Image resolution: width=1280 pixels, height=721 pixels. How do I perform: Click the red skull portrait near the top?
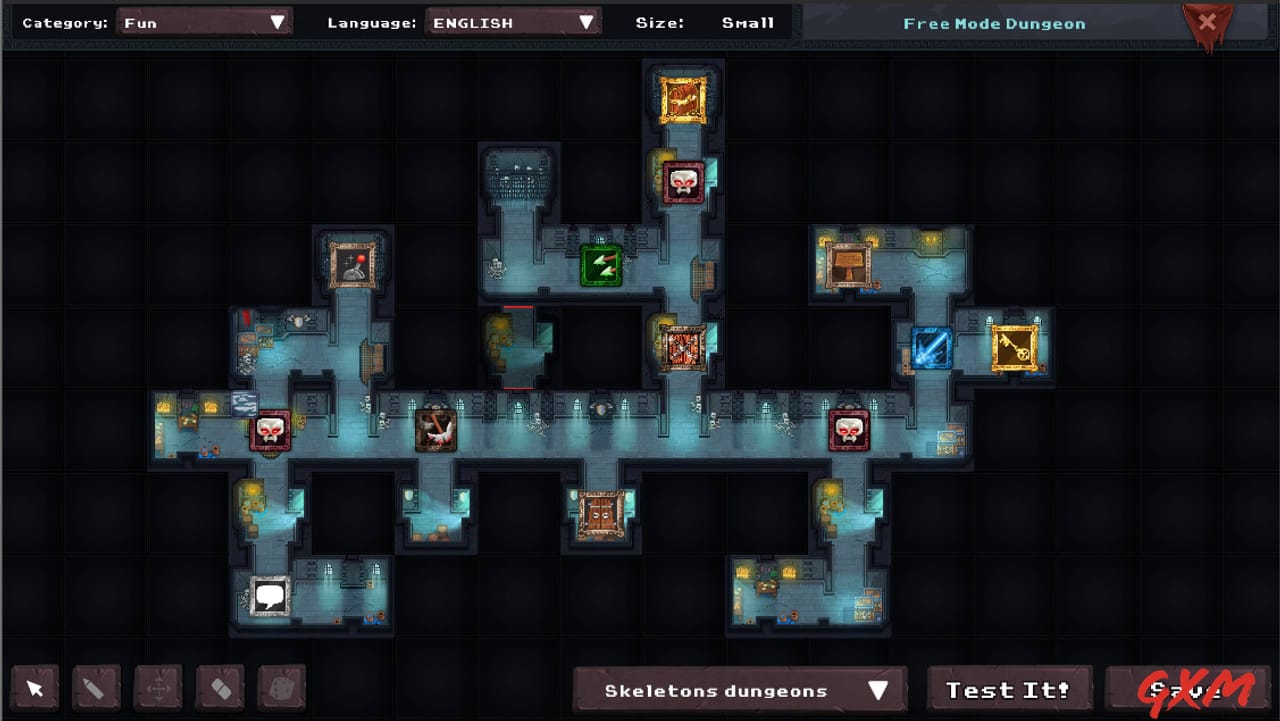click(684, 179)
